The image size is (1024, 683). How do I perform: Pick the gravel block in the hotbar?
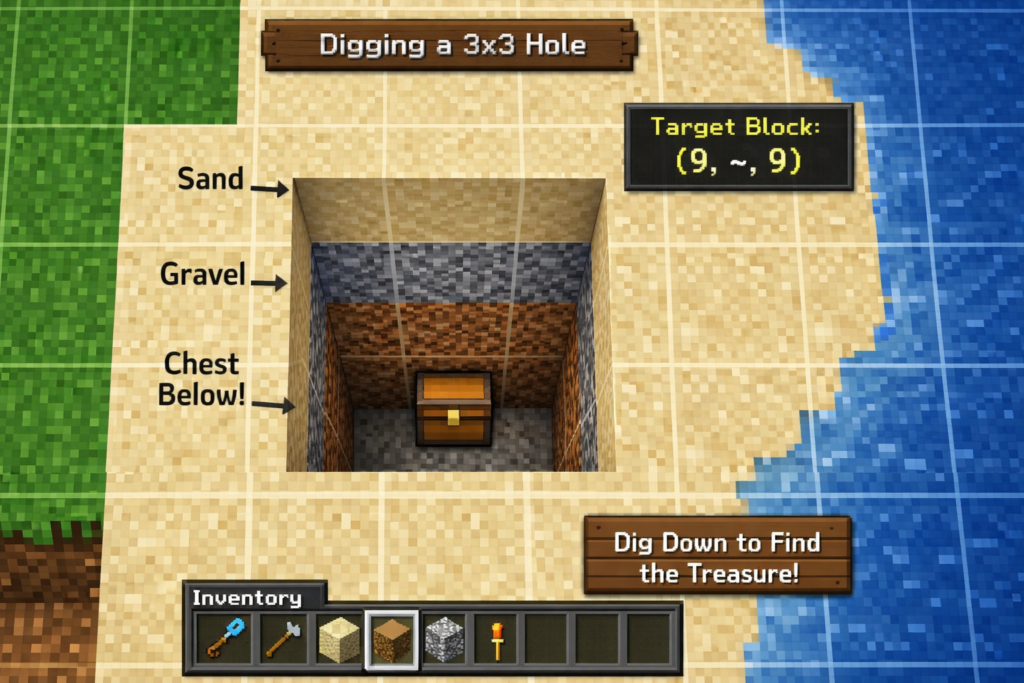pyautogui.click(x=443, y=639)
